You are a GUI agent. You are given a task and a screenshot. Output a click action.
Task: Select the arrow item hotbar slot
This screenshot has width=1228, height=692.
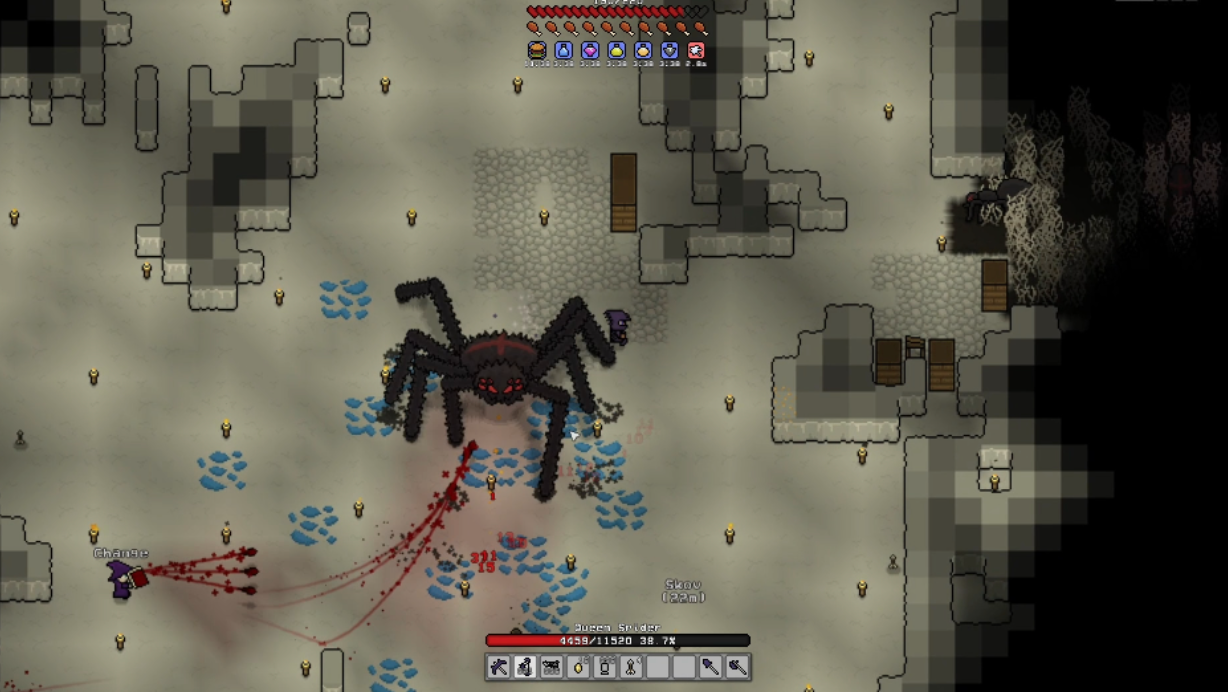(631, 667)
